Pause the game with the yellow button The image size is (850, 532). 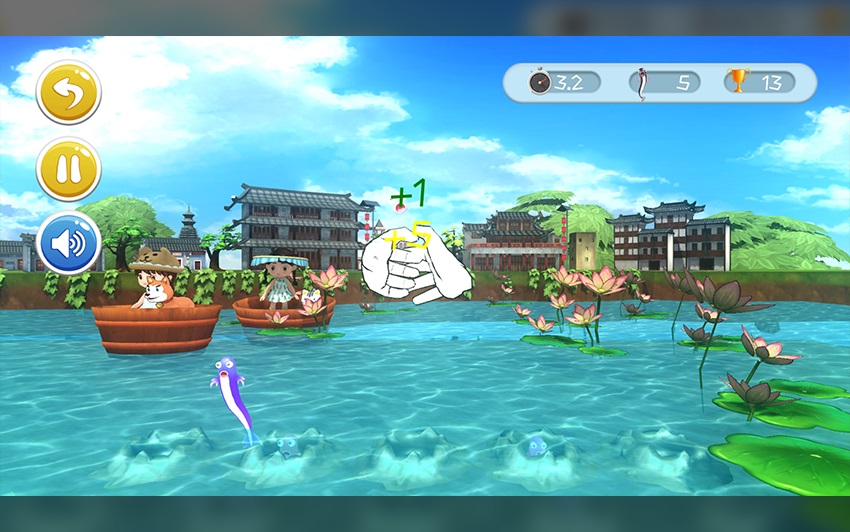(x=69, y=168)
